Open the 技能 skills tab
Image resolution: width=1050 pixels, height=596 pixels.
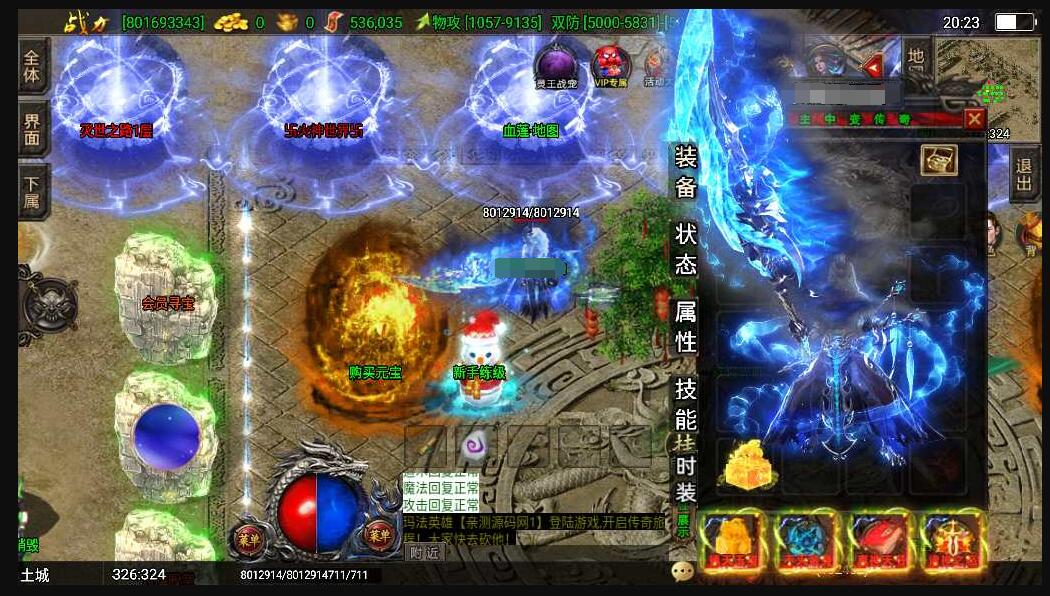click(x=685, y=403)
